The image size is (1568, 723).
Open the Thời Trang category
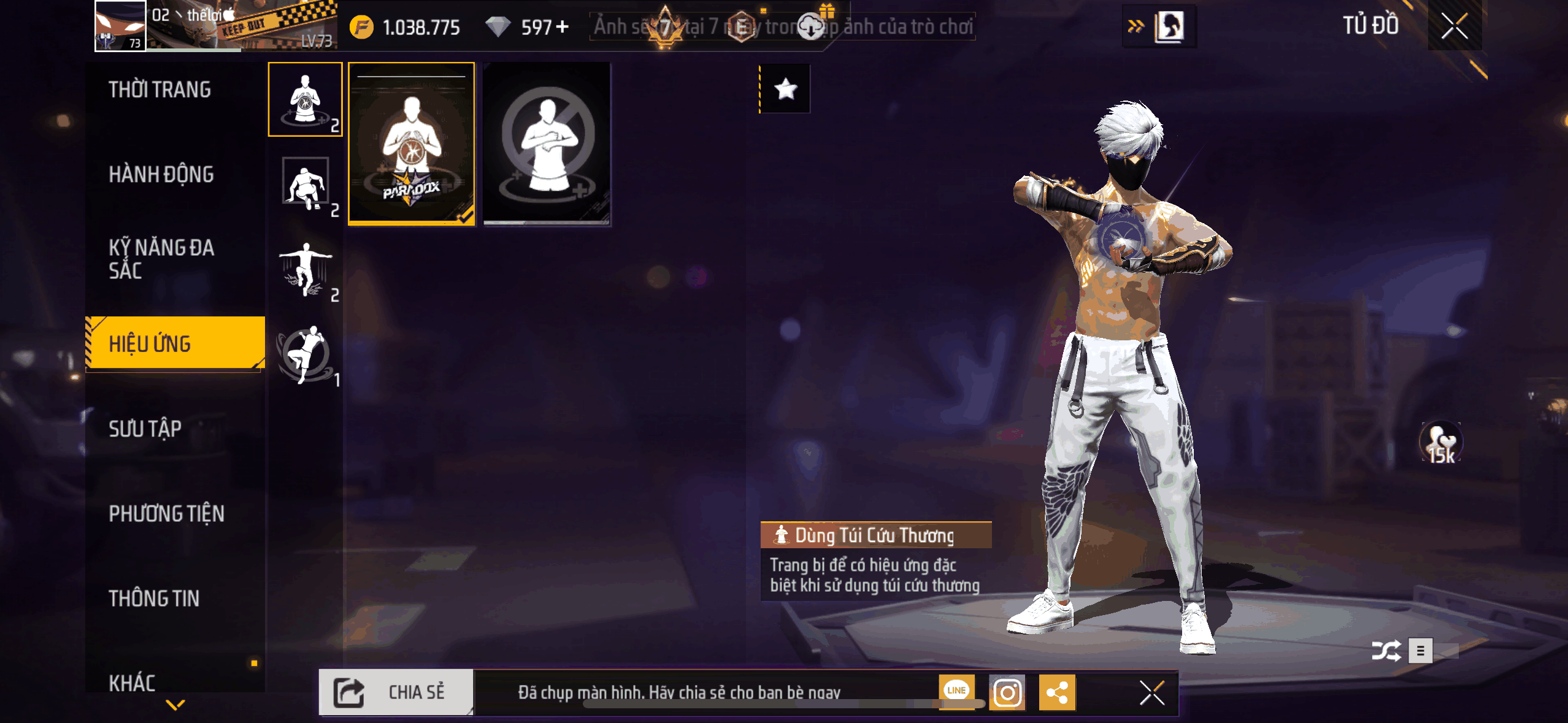pyautogui.click(x=159, y=90)
